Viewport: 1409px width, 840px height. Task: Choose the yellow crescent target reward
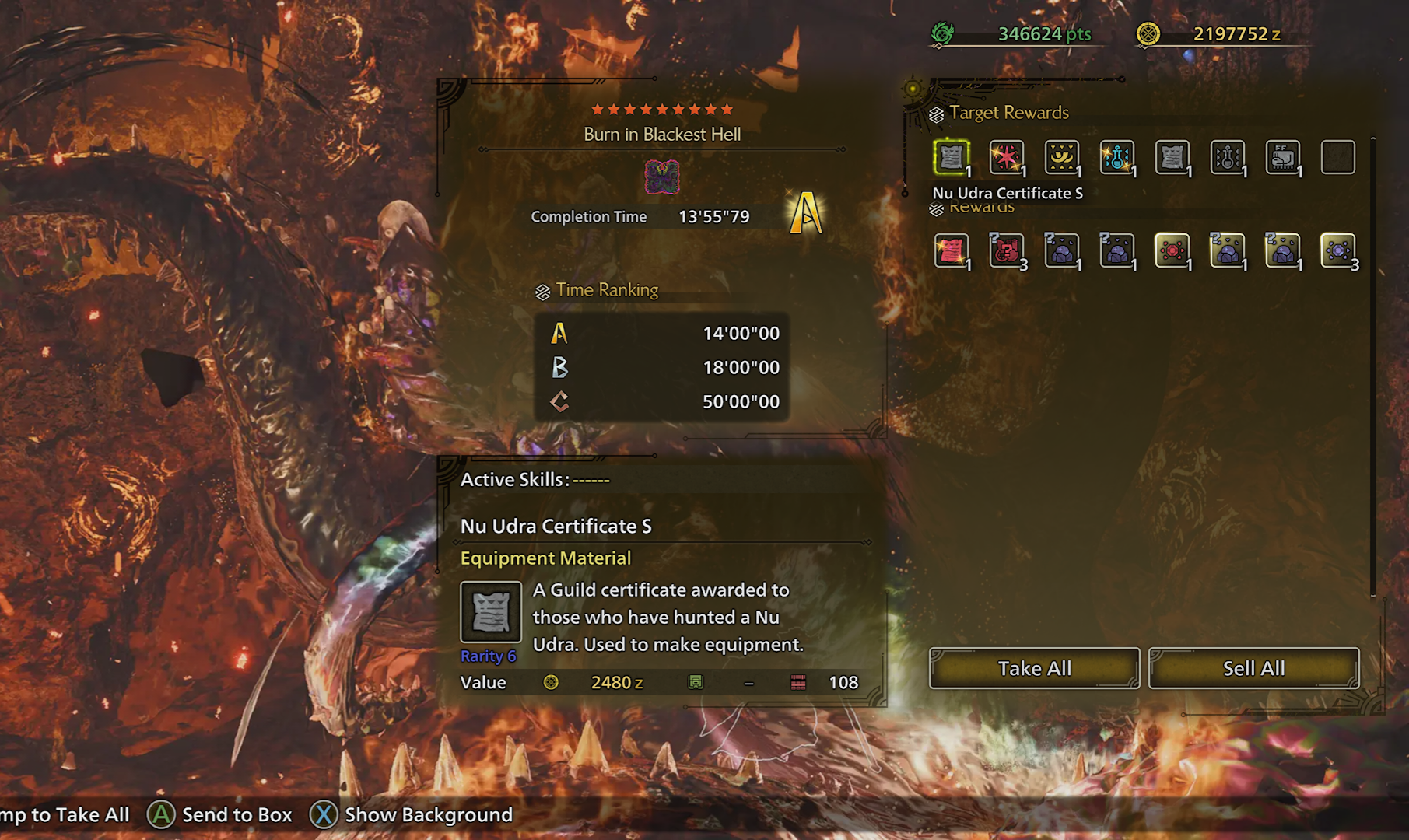click(x=1061, y=158)
